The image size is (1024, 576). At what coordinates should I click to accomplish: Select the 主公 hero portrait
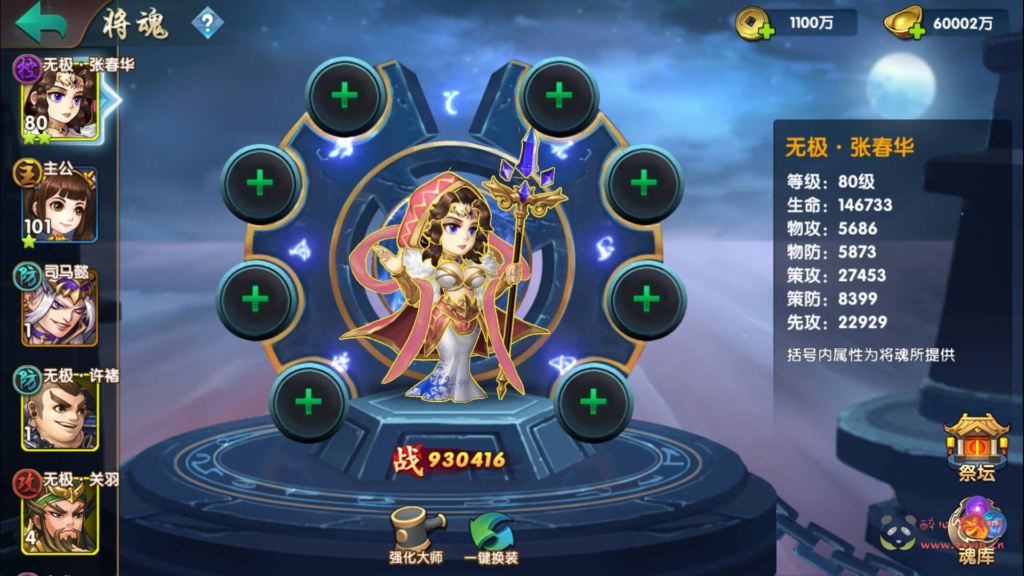pos(60,207)
